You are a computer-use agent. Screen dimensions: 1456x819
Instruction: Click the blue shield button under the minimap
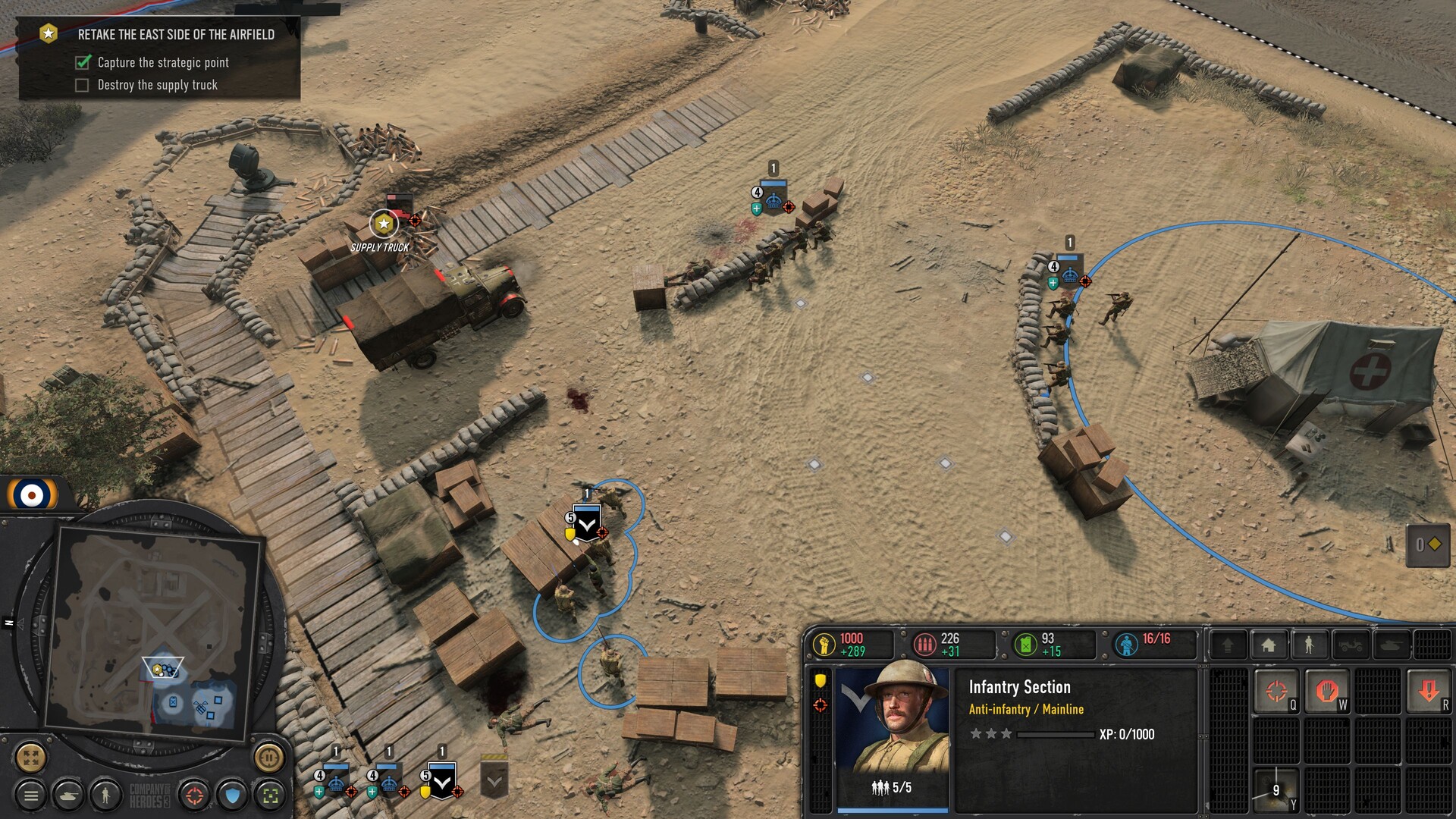233,795
